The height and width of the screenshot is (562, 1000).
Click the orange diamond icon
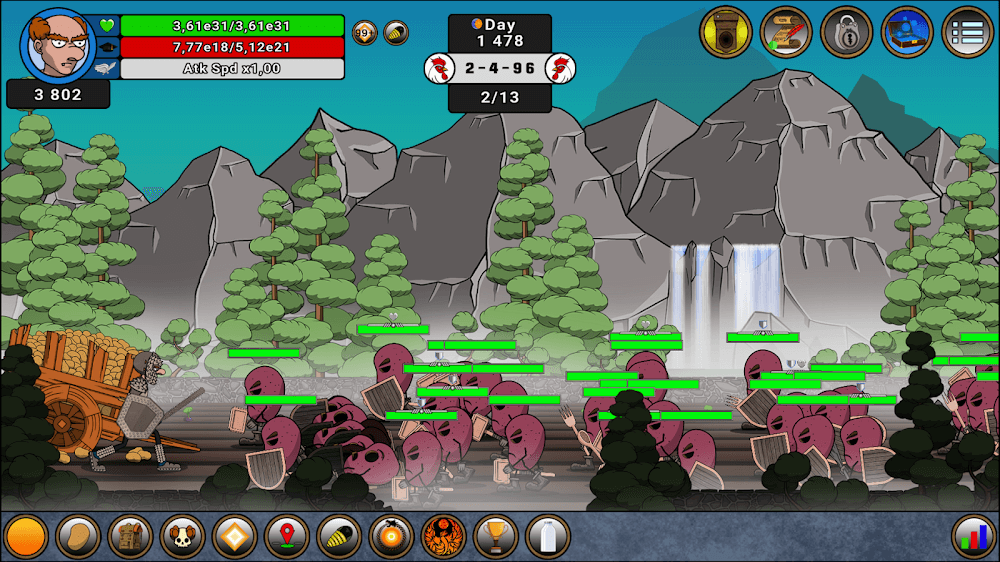234,536
